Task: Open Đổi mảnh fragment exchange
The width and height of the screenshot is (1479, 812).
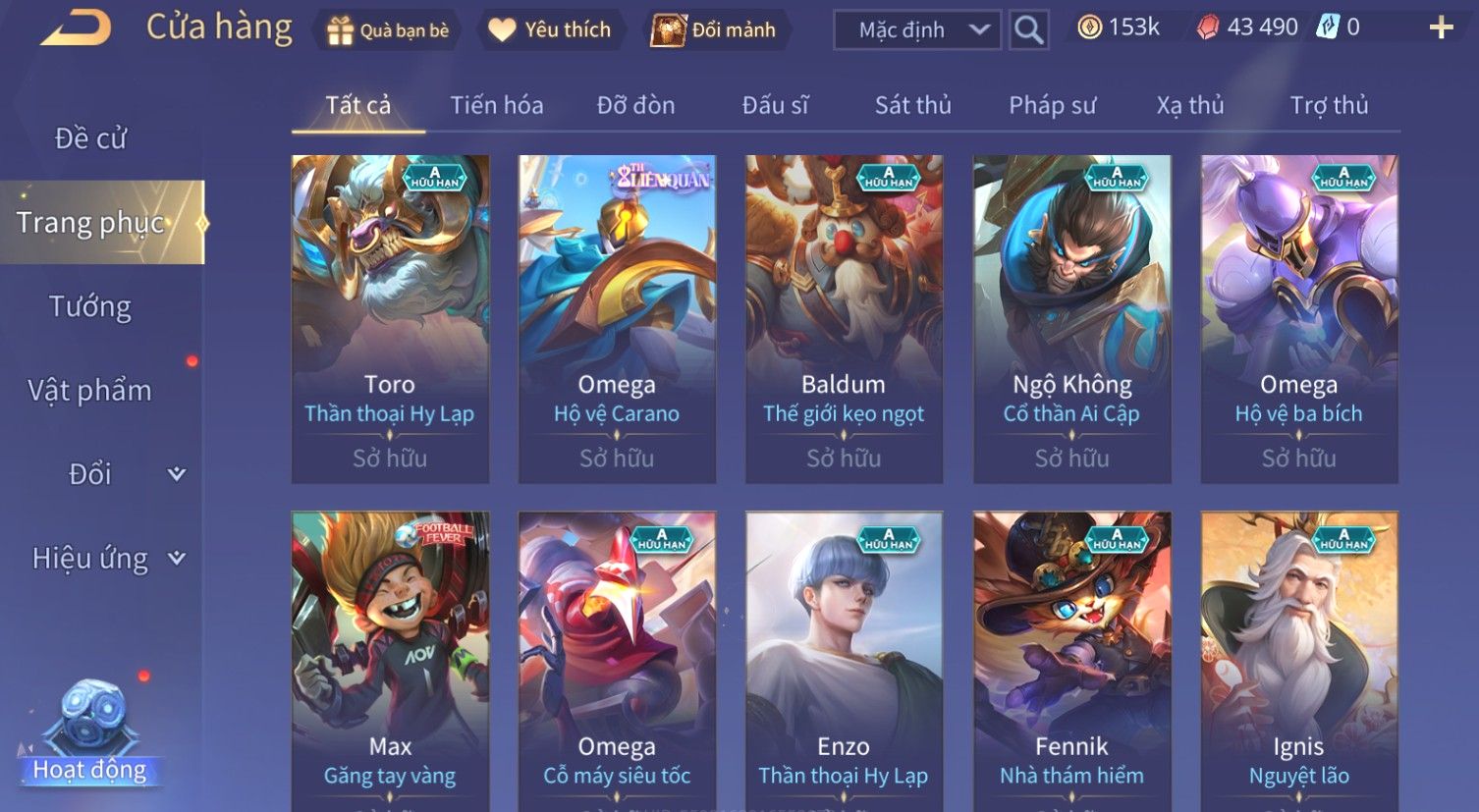Action: 717,30
